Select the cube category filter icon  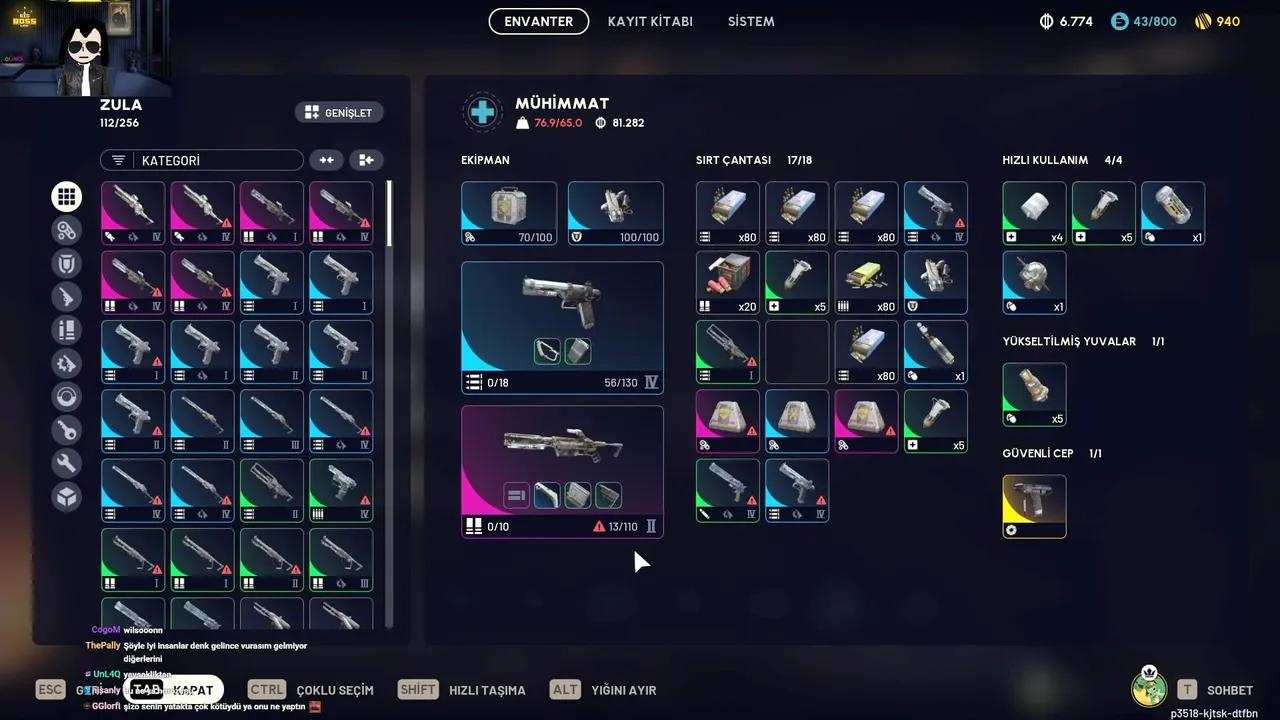pyautogui.click(x=67, y=497)
